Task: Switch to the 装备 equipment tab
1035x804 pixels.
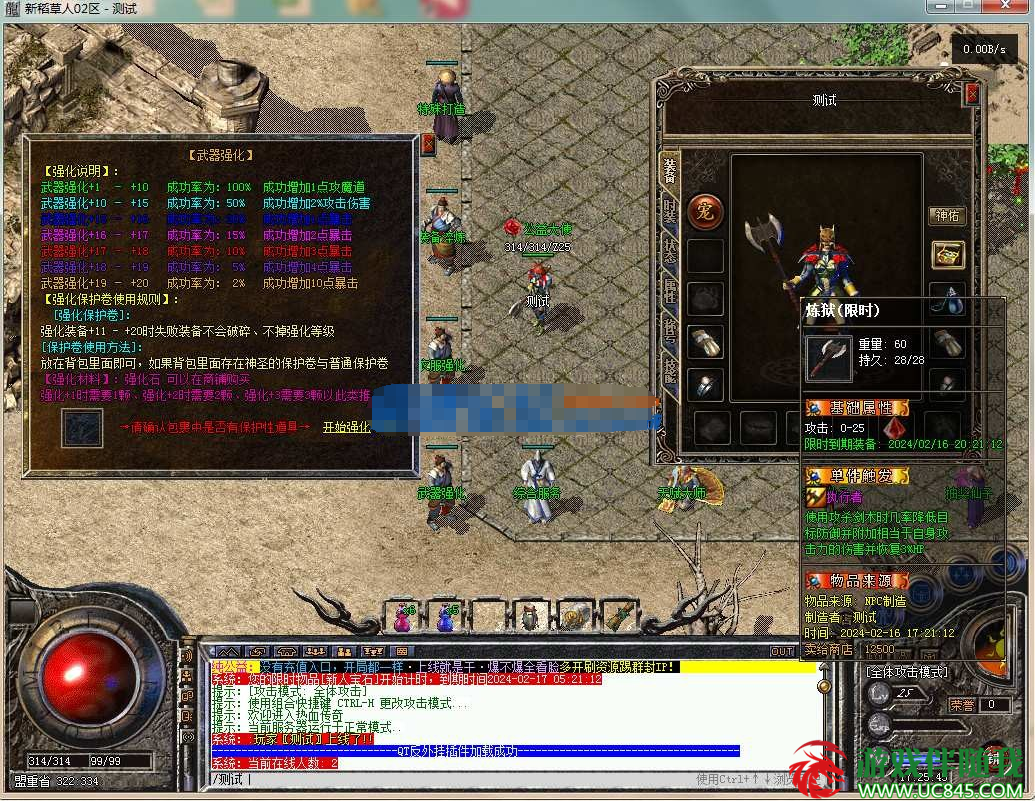Action: point(669,172)
